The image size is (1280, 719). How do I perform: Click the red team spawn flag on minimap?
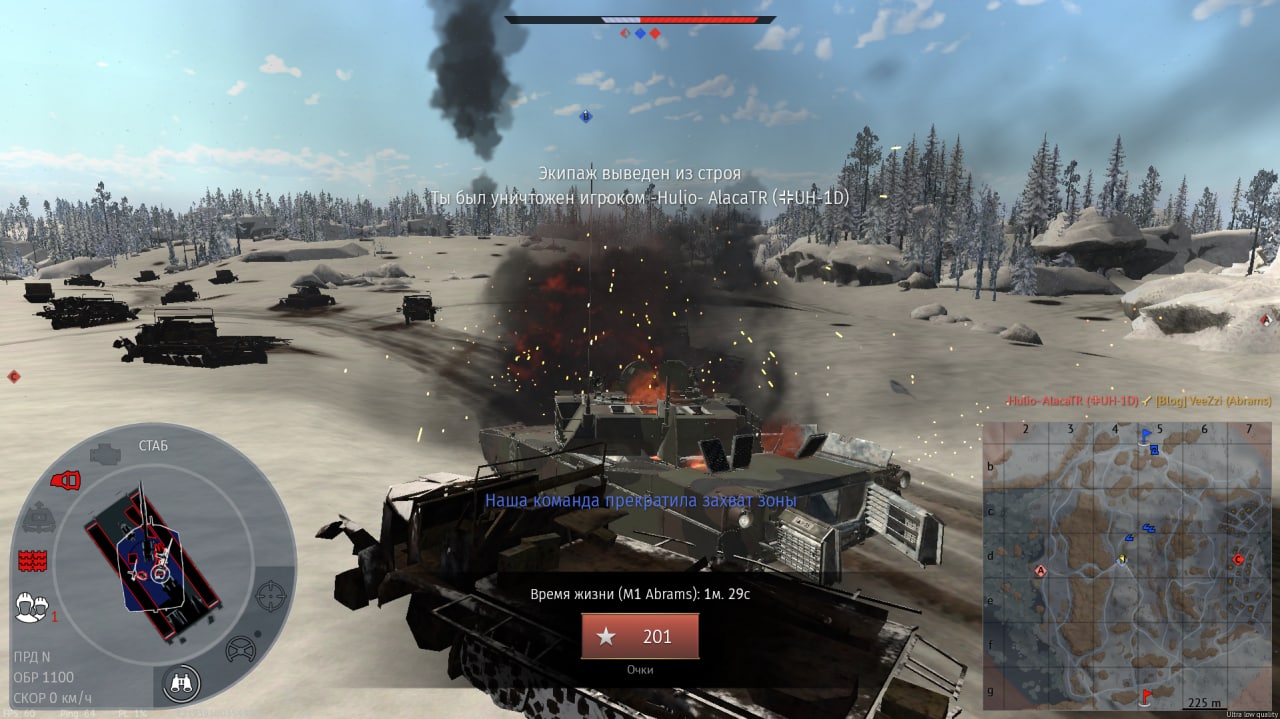pos(1145,694)
